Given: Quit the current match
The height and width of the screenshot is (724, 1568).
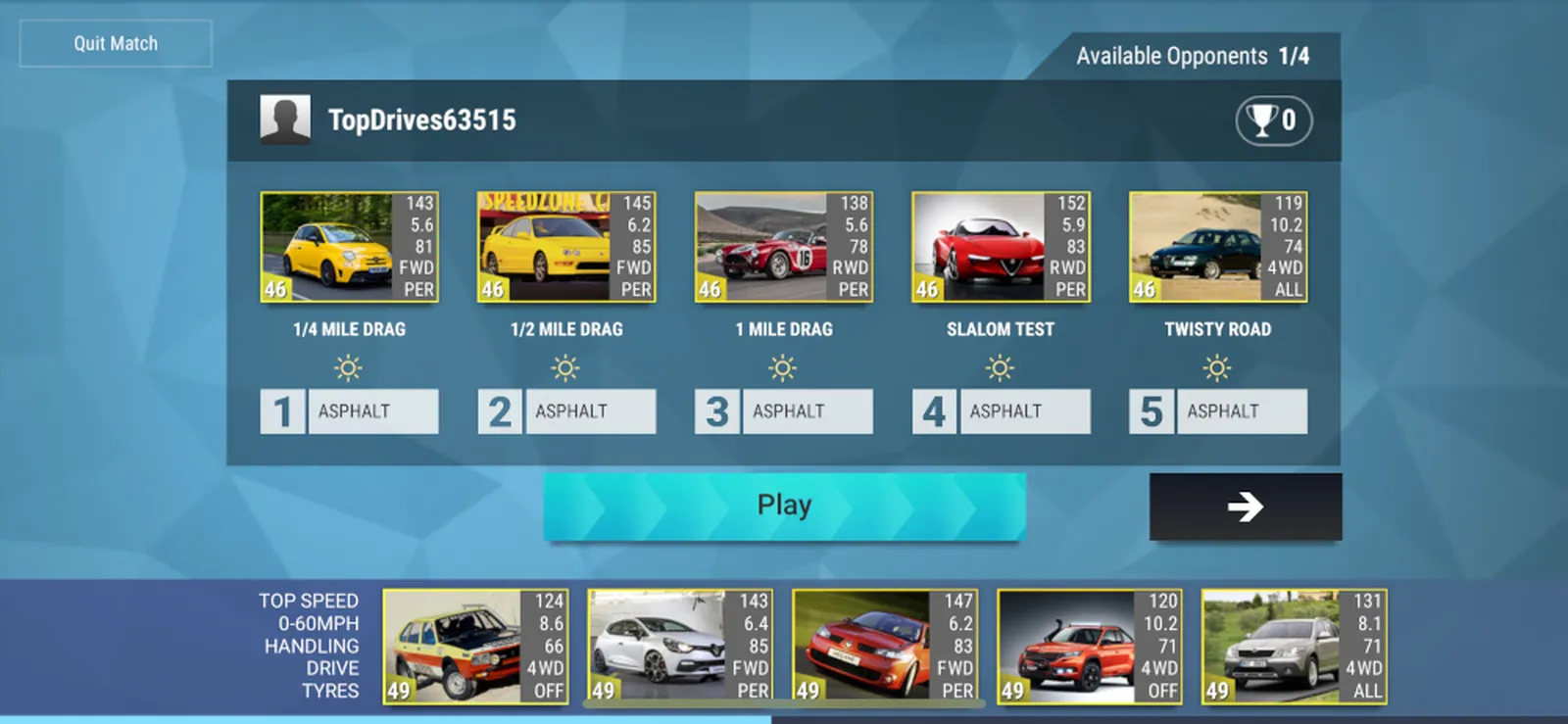Looking at the screenshot, I should pyautogui.click(x=116, y=43).
